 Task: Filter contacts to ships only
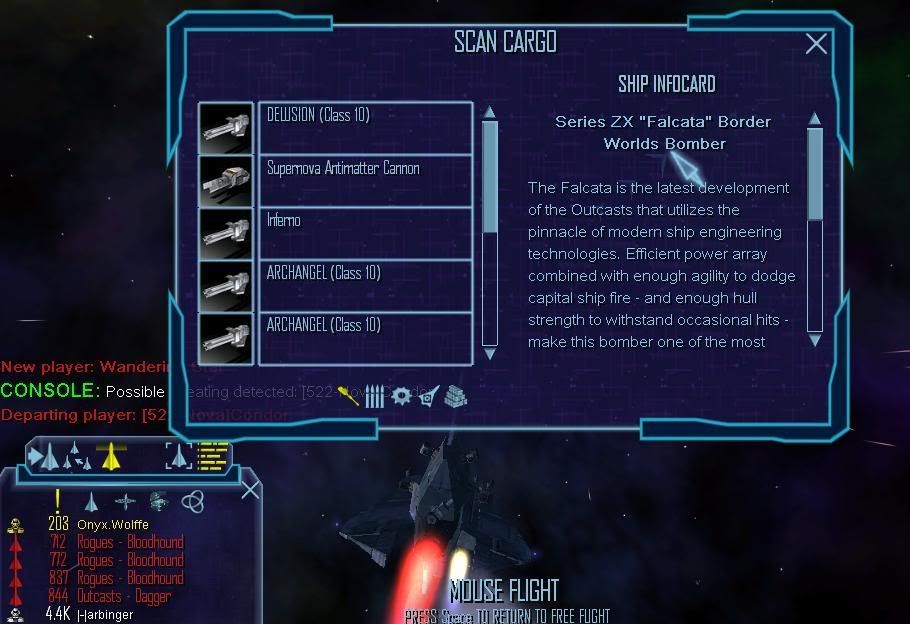pyautogui.click(x=91, y=501)
